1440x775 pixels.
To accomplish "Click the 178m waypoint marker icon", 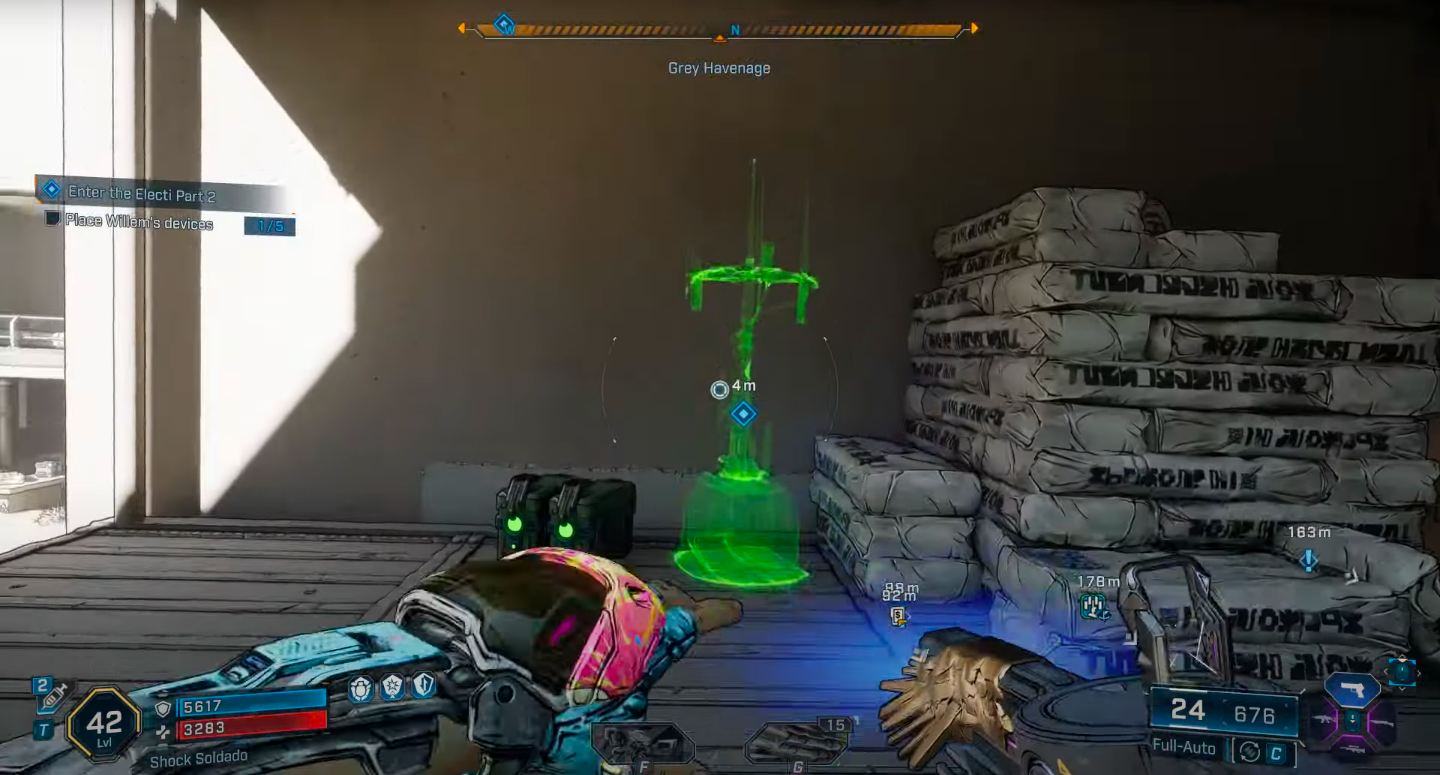I will click(1093, 604).
